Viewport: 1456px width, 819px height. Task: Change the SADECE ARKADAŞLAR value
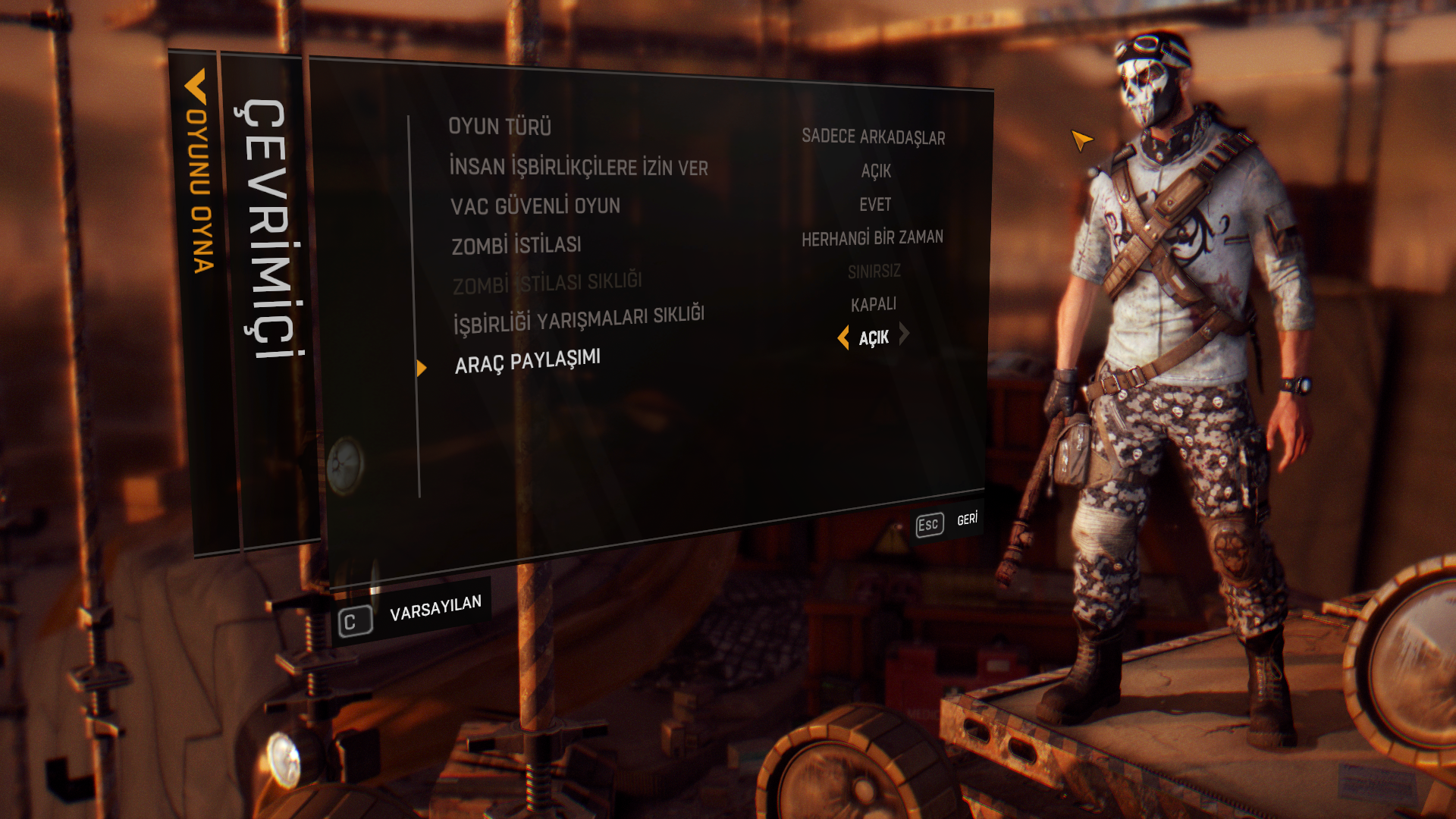click(x=873, y=137)
